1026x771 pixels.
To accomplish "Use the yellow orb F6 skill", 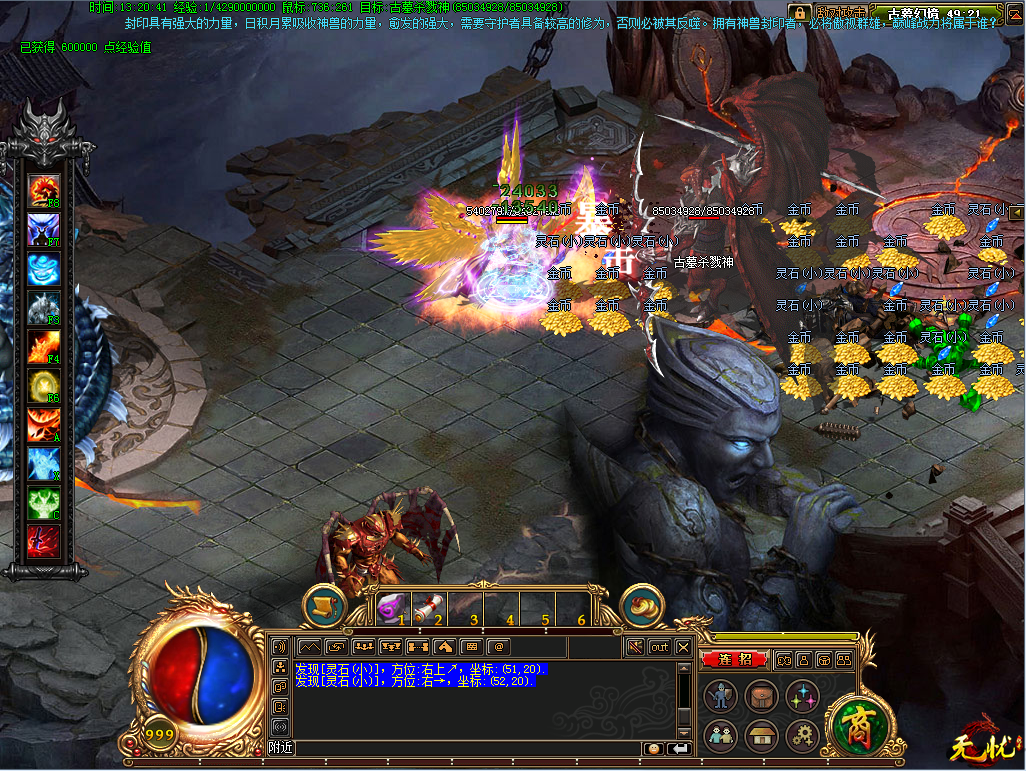I will (43, 385).
